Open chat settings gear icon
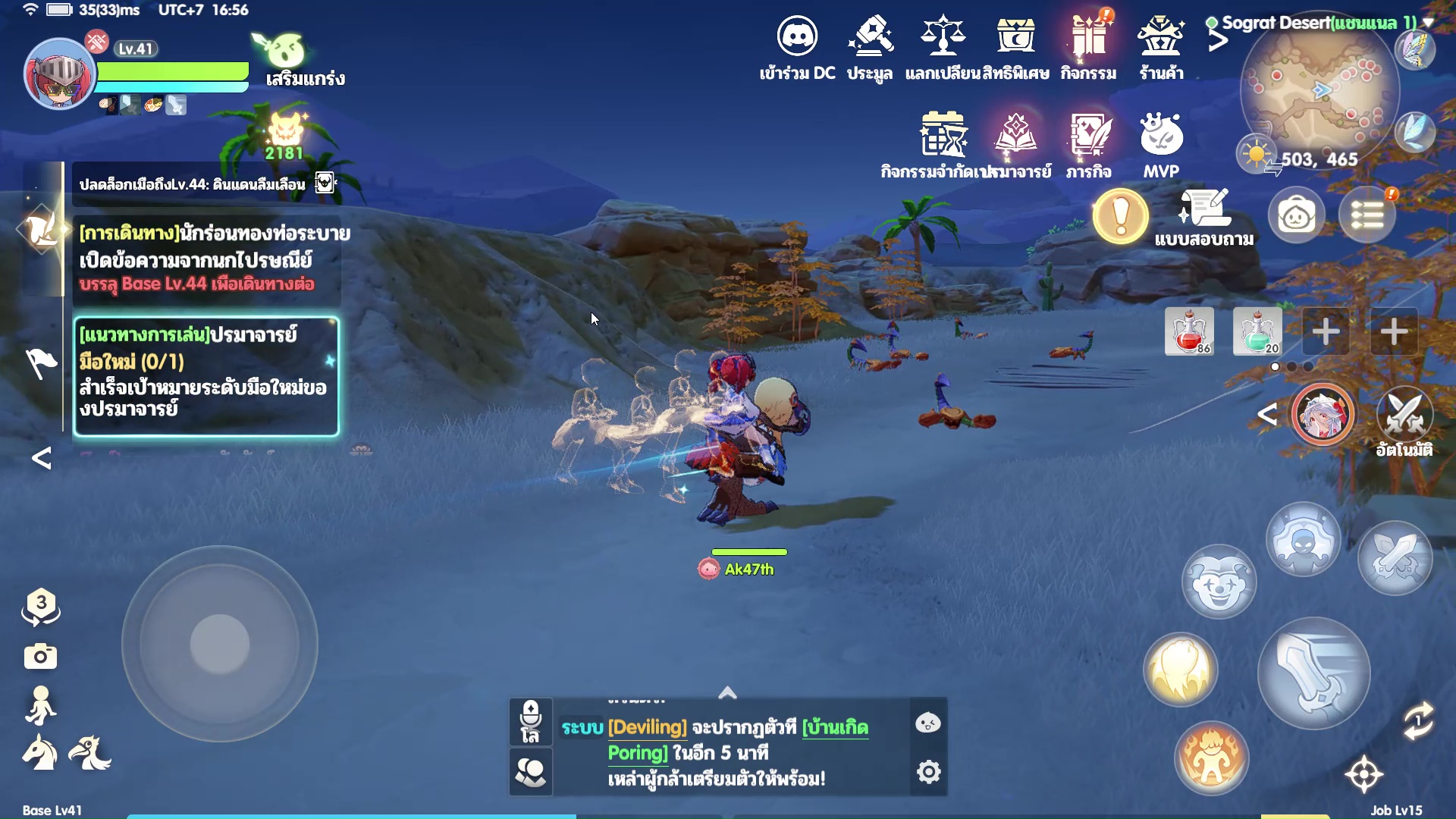 pyautogui.click(x=929, y=772)
